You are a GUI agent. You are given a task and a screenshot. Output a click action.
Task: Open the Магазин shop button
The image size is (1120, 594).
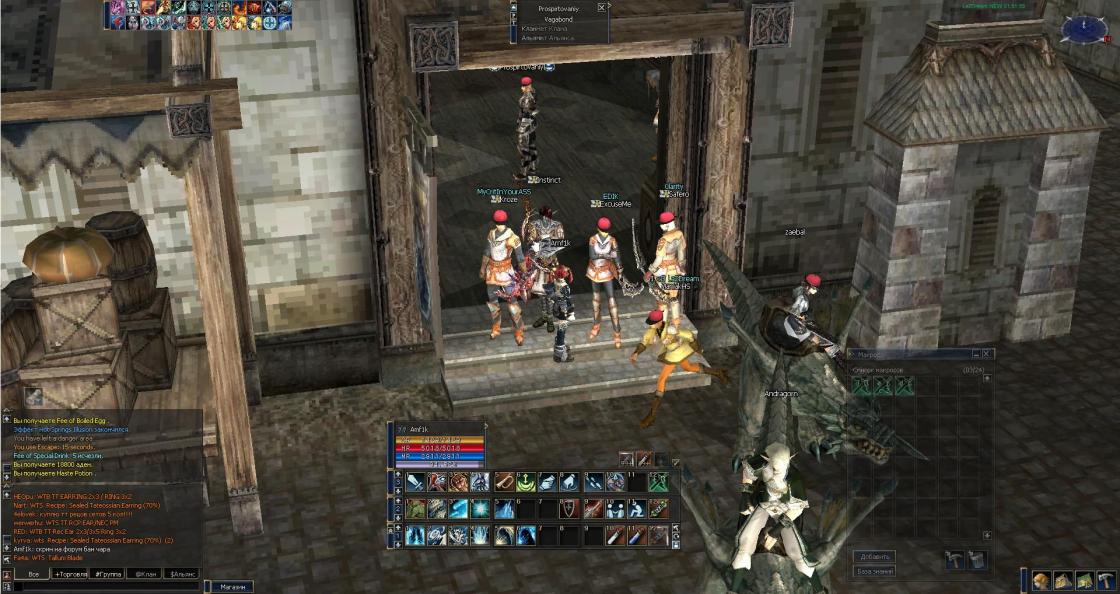coord(231,587)
